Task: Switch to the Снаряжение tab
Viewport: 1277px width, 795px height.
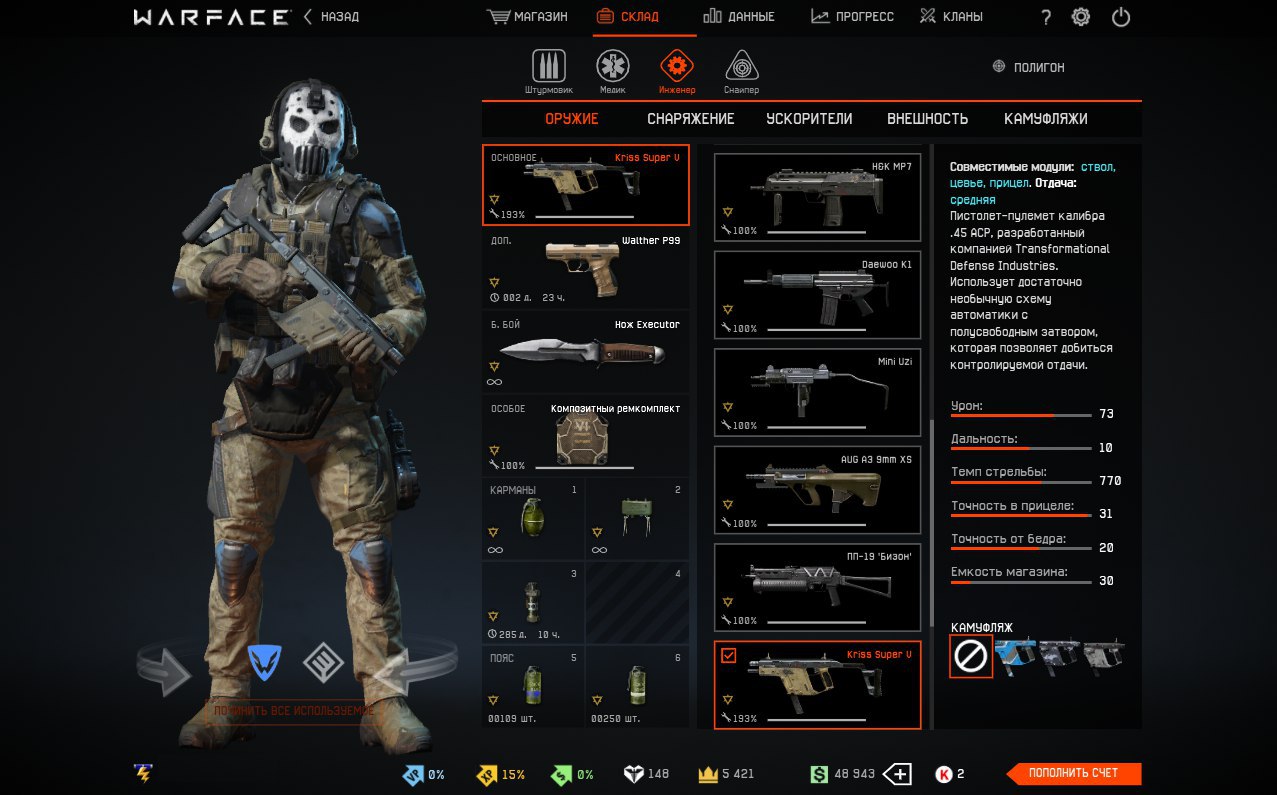Action: point(690,119)
